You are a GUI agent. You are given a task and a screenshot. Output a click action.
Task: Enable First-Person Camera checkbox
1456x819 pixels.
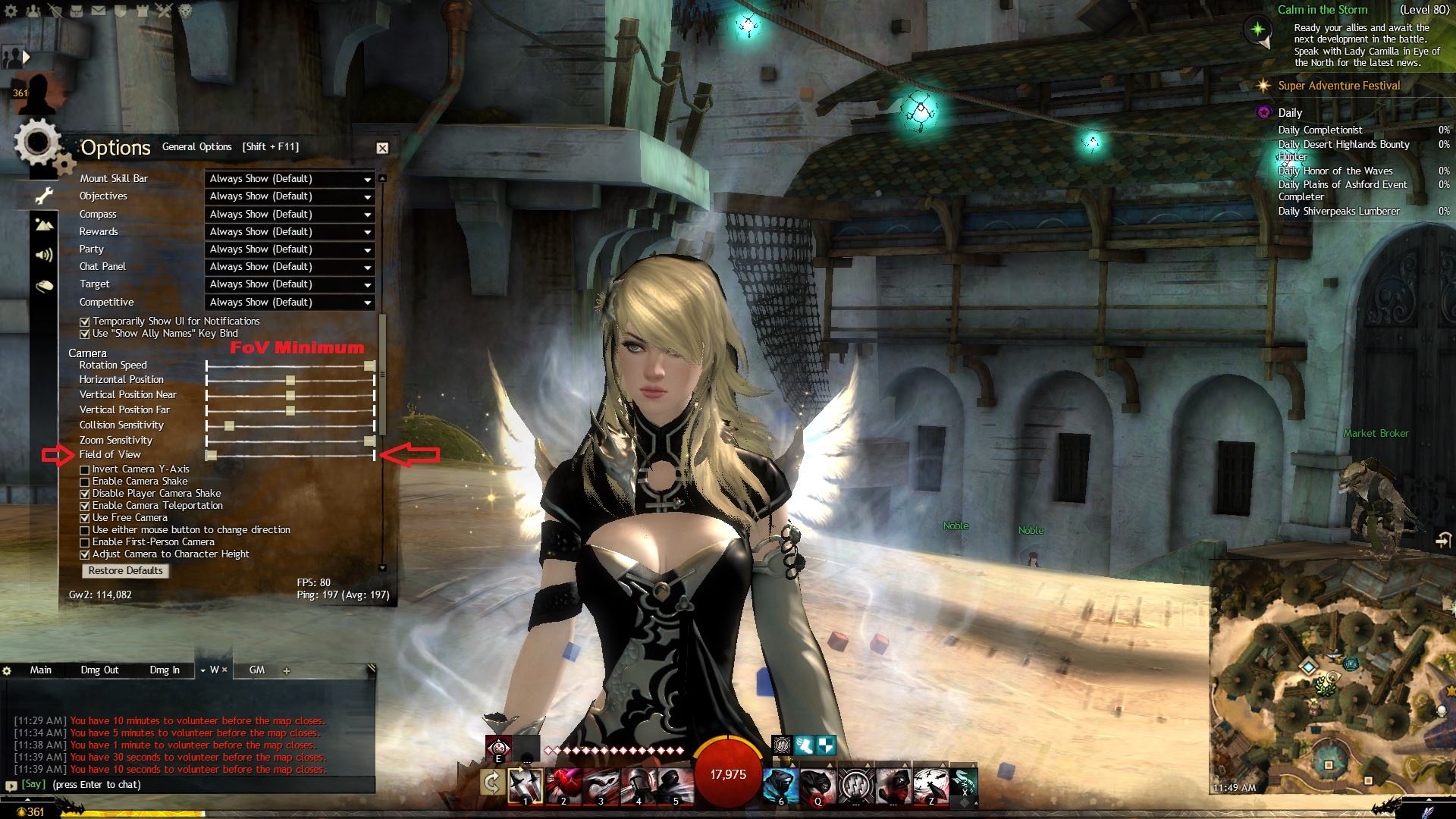(85, 542)
